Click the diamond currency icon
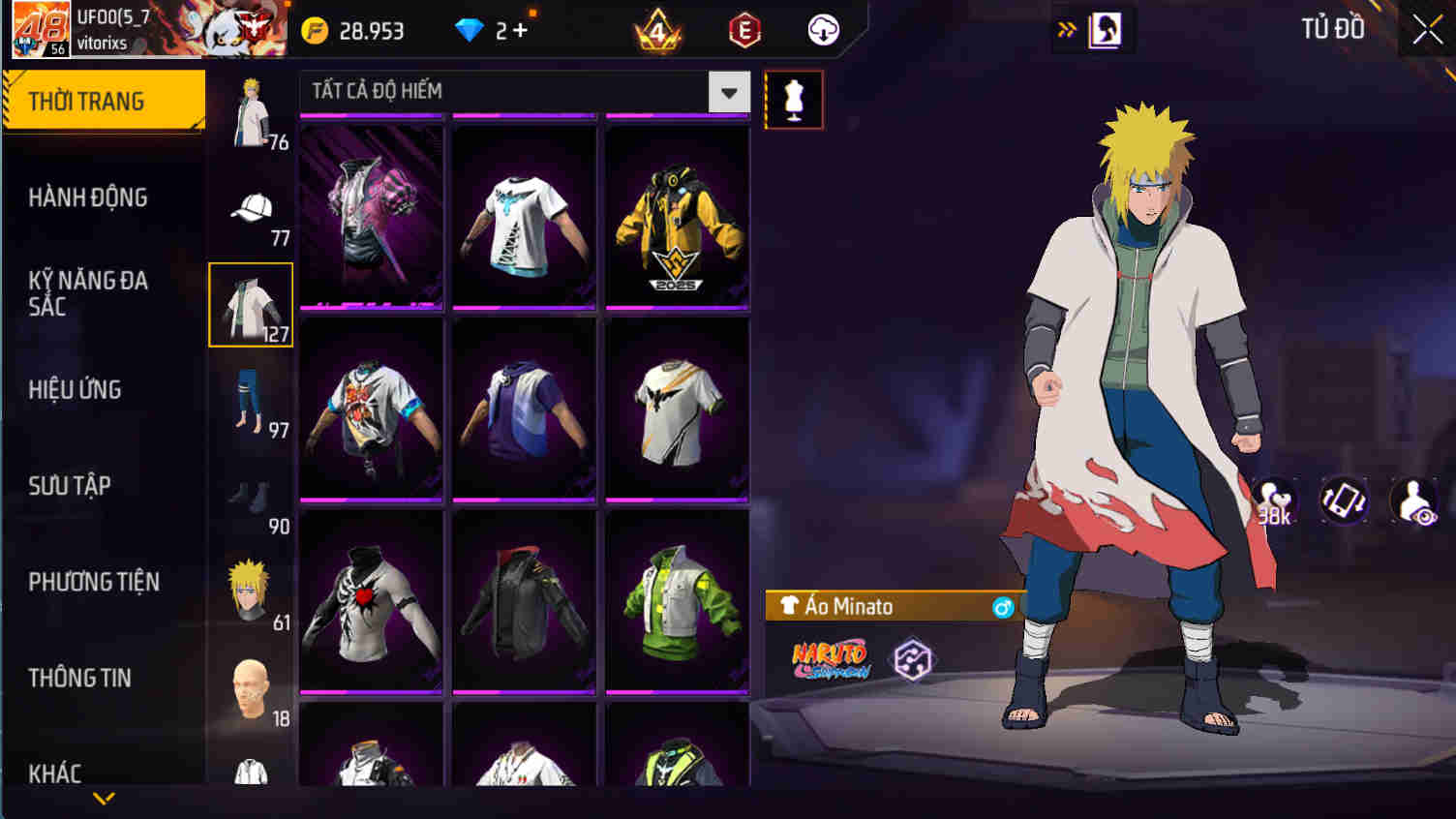Image resolution: width=1456 pixels, height=819 pixels. click(x=471, y=30)
